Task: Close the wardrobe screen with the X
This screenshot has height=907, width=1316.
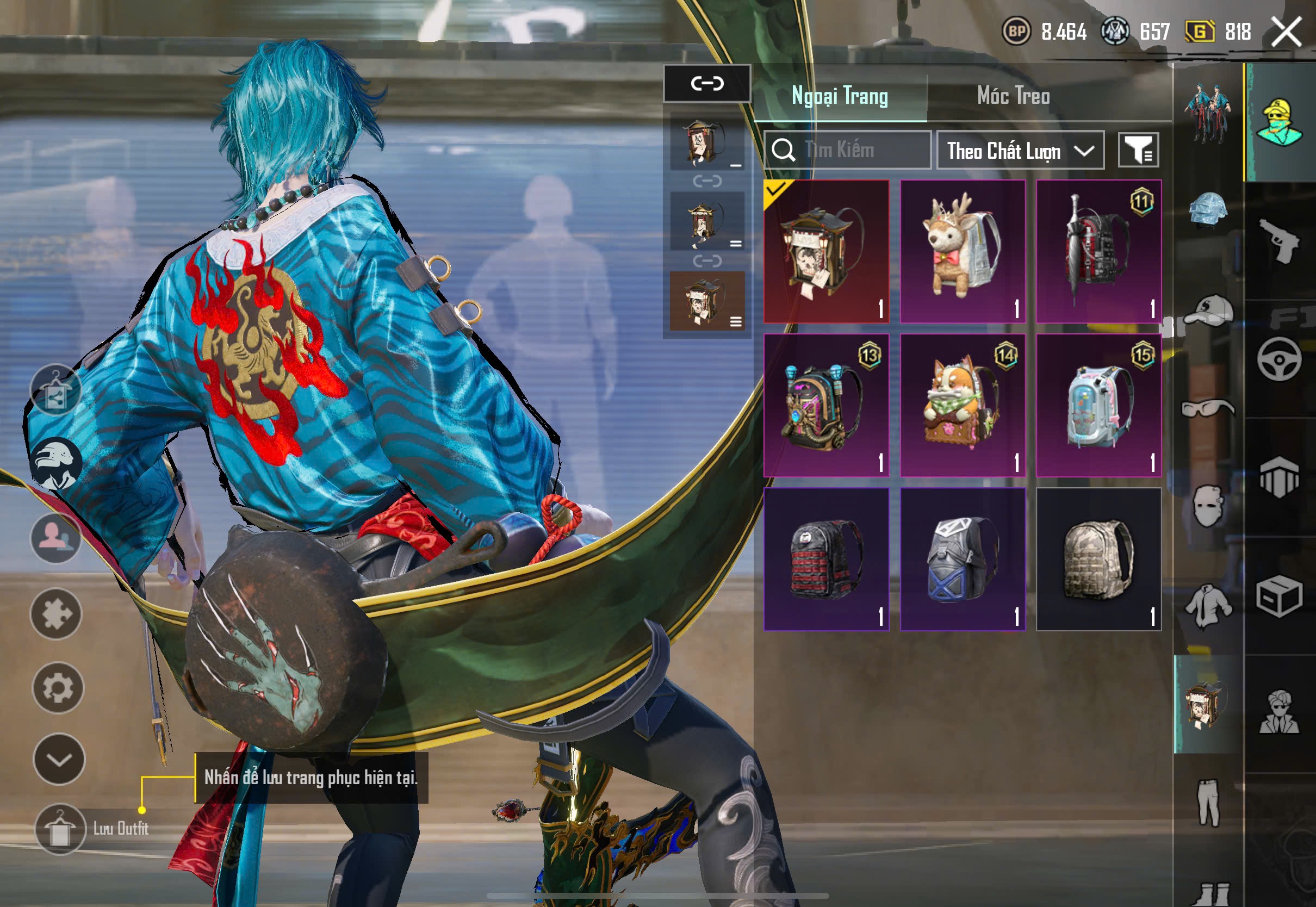Action: tap(1286, 31)
